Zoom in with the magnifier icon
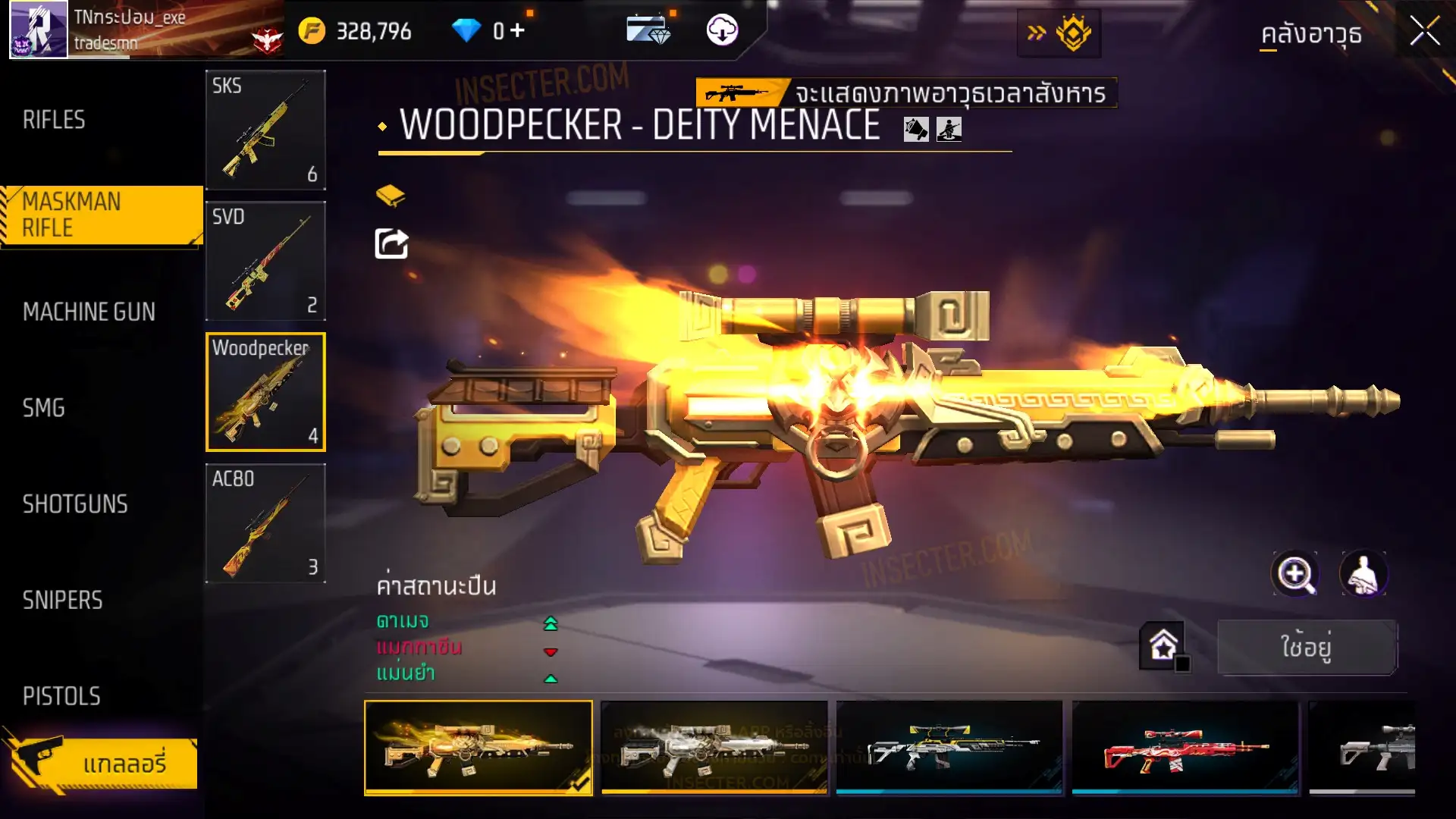1456x819 pixels. pyautogui.click(x=1295, y=574)
